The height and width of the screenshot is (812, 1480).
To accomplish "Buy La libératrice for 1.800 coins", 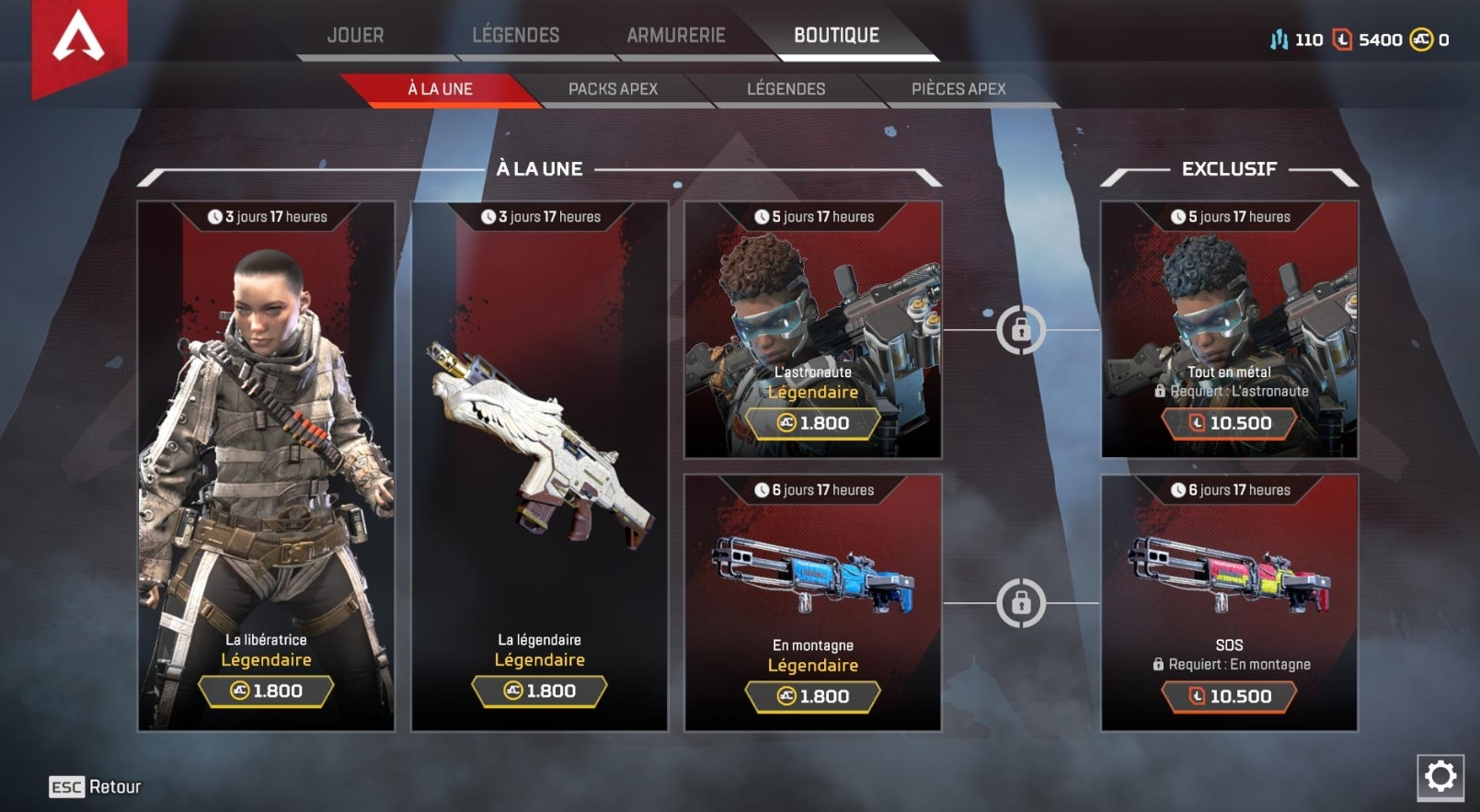I will tap(266, 692).
